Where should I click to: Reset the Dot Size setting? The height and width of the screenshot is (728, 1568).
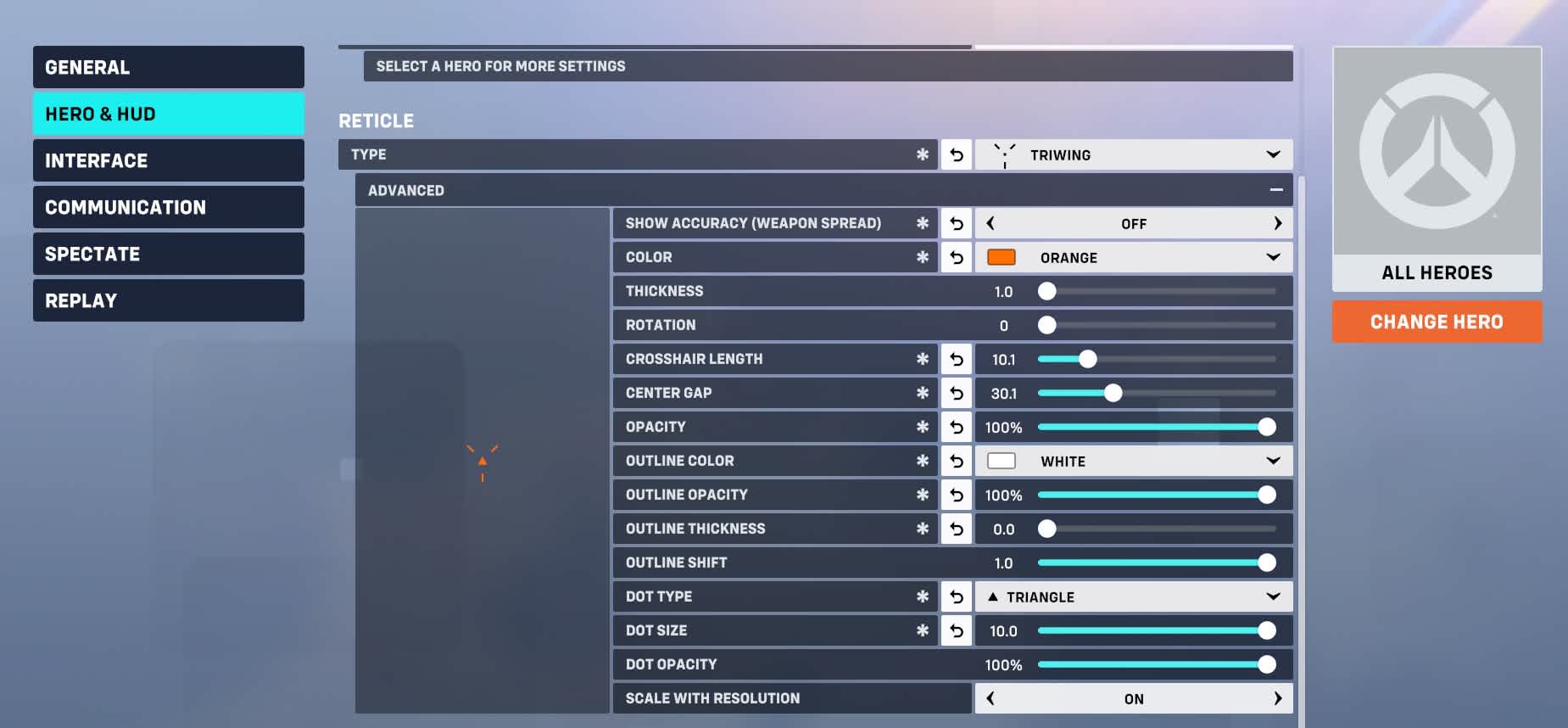point(956,630)
